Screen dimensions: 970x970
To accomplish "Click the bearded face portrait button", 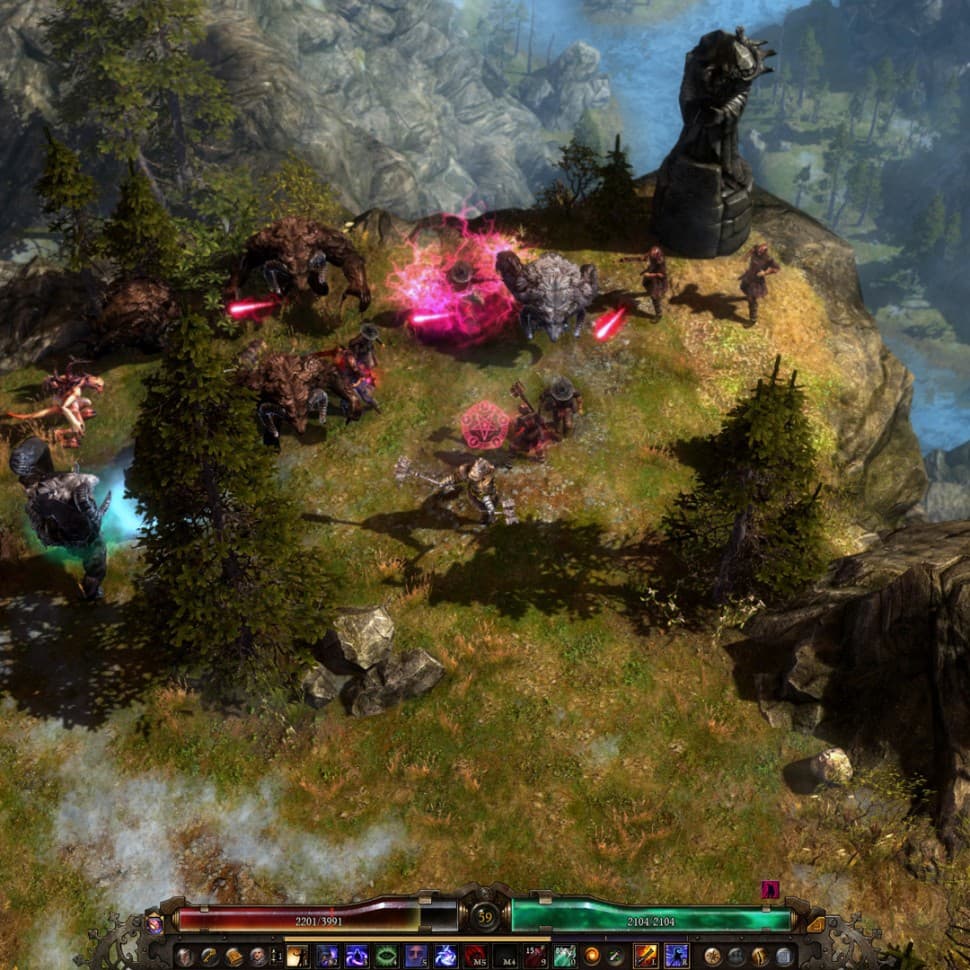I will point(258,956).
